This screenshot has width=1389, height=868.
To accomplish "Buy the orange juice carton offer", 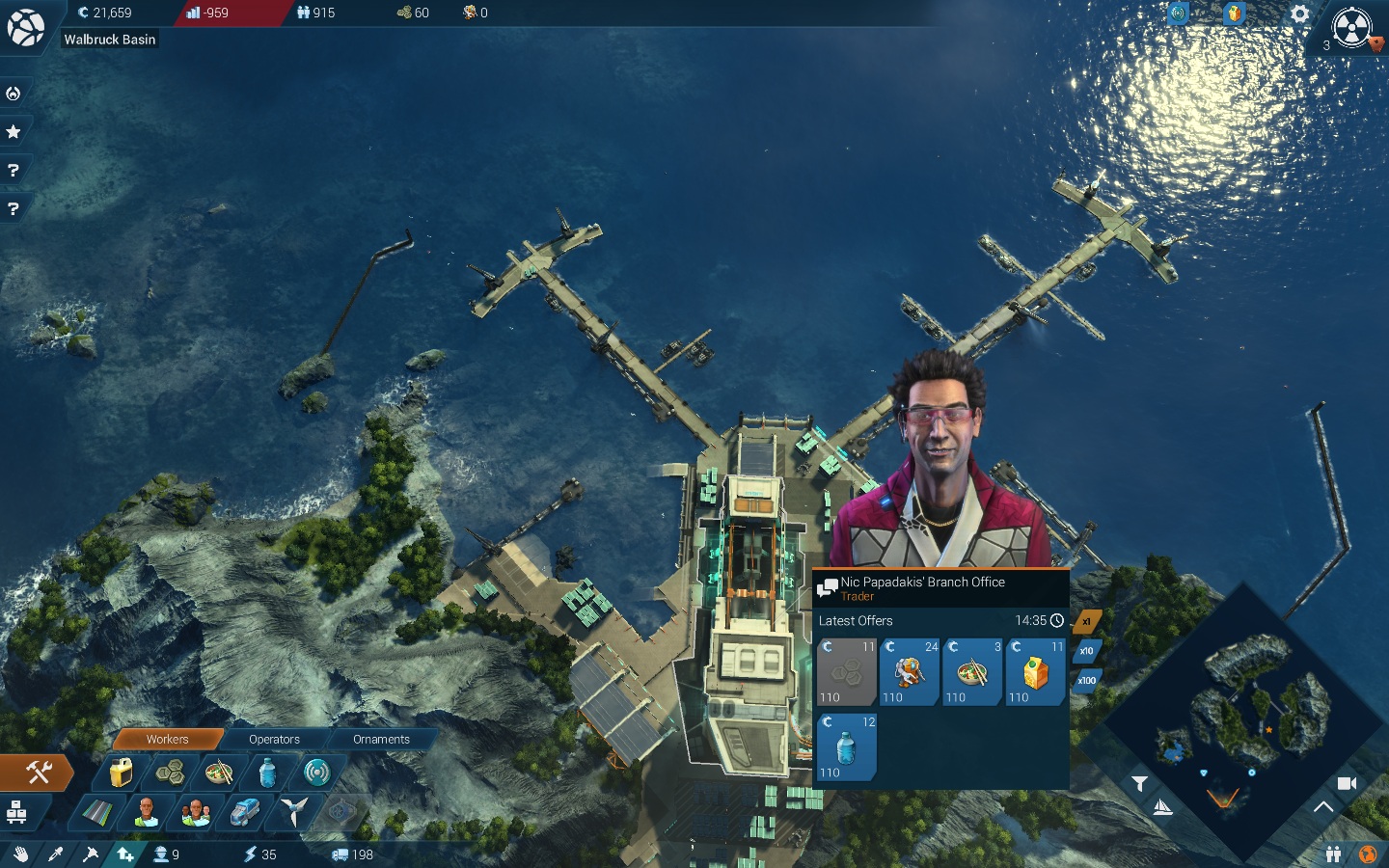I will [x=1036, y=672].
